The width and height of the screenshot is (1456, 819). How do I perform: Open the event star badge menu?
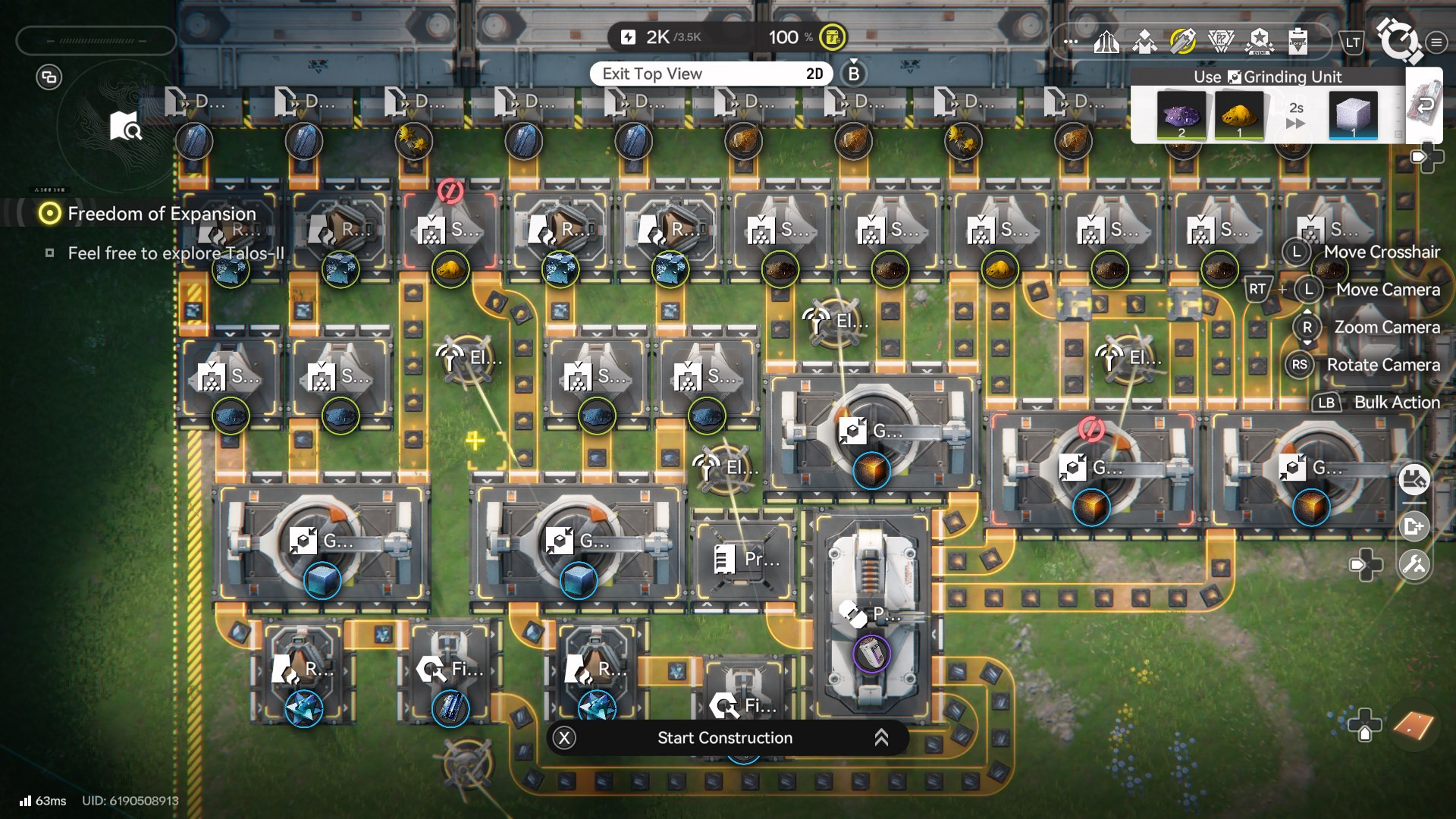click(x=1259, y=42)
